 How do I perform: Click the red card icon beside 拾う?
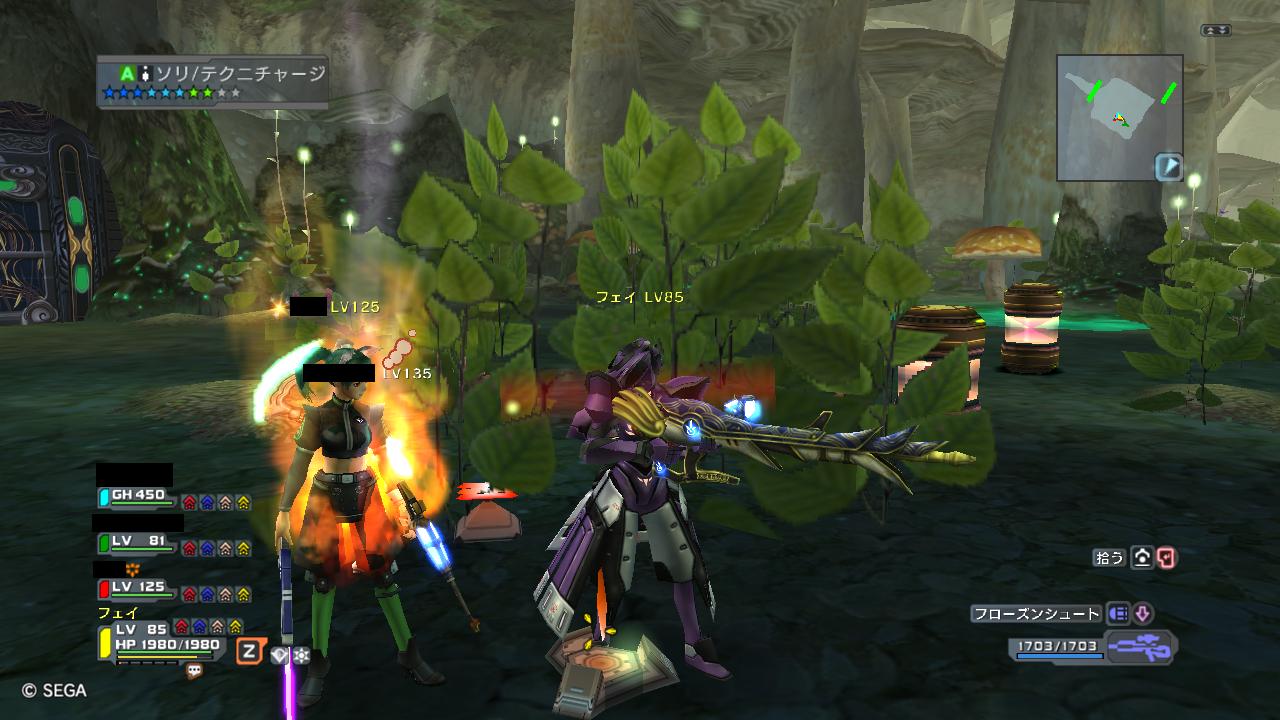click(1166, 558)
